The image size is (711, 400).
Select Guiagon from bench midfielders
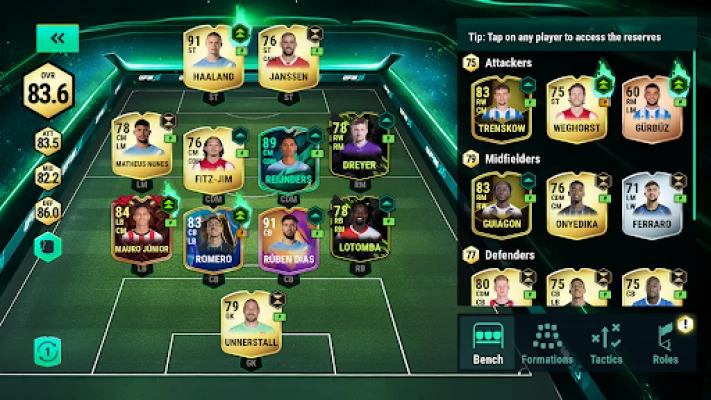[x=500, y=204]
